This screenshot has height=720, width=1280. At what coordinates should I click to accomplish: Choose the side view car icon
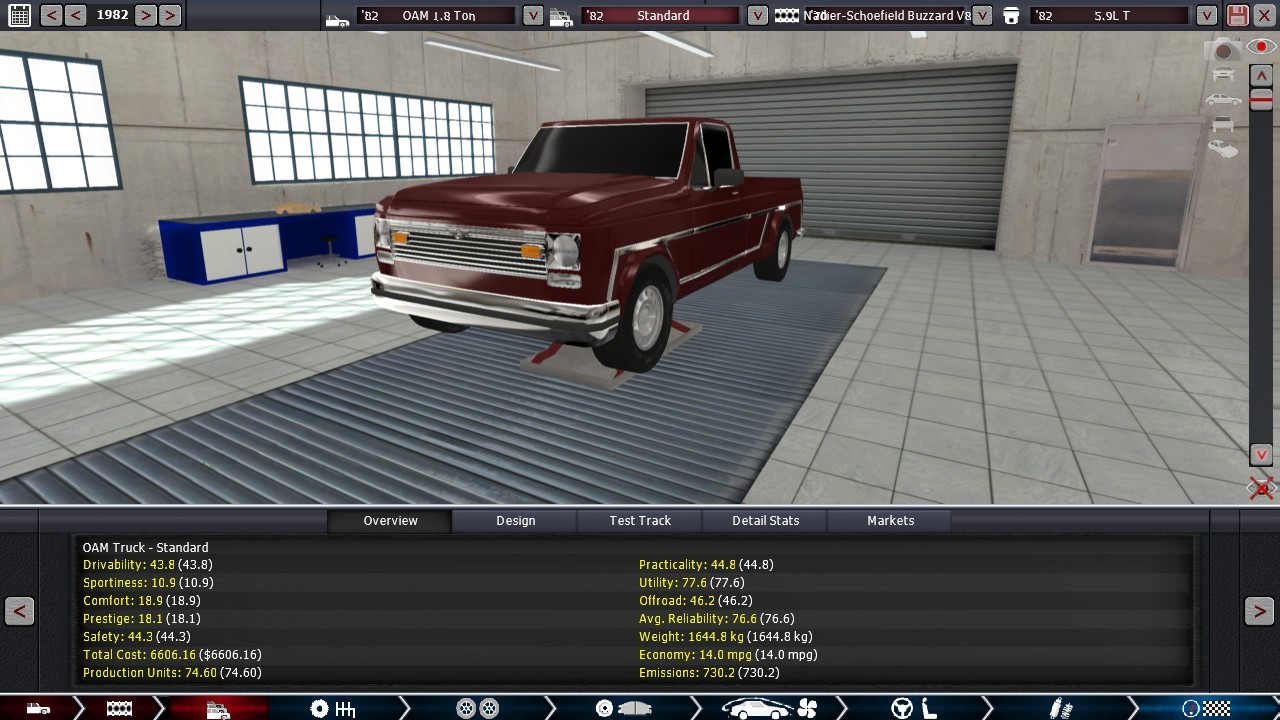click(x=1222, y=99)
